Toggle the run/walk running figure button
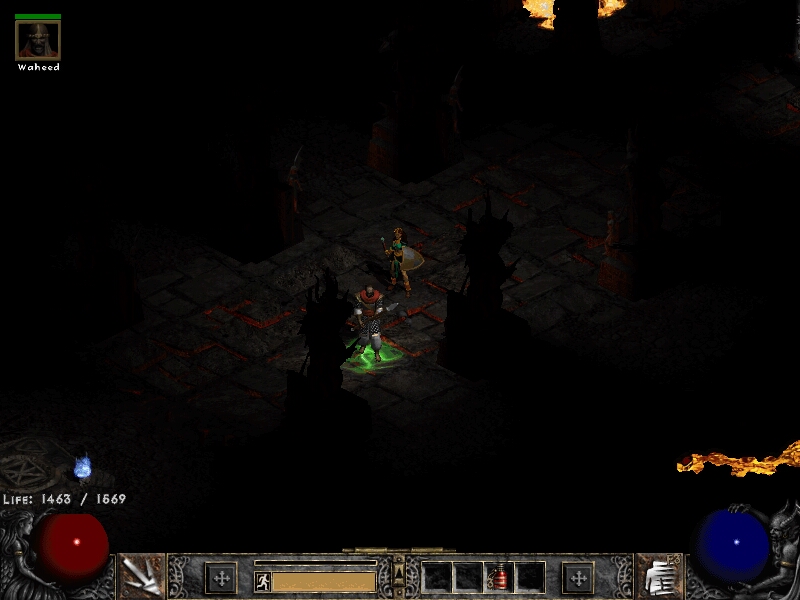 tap(263, 581)
